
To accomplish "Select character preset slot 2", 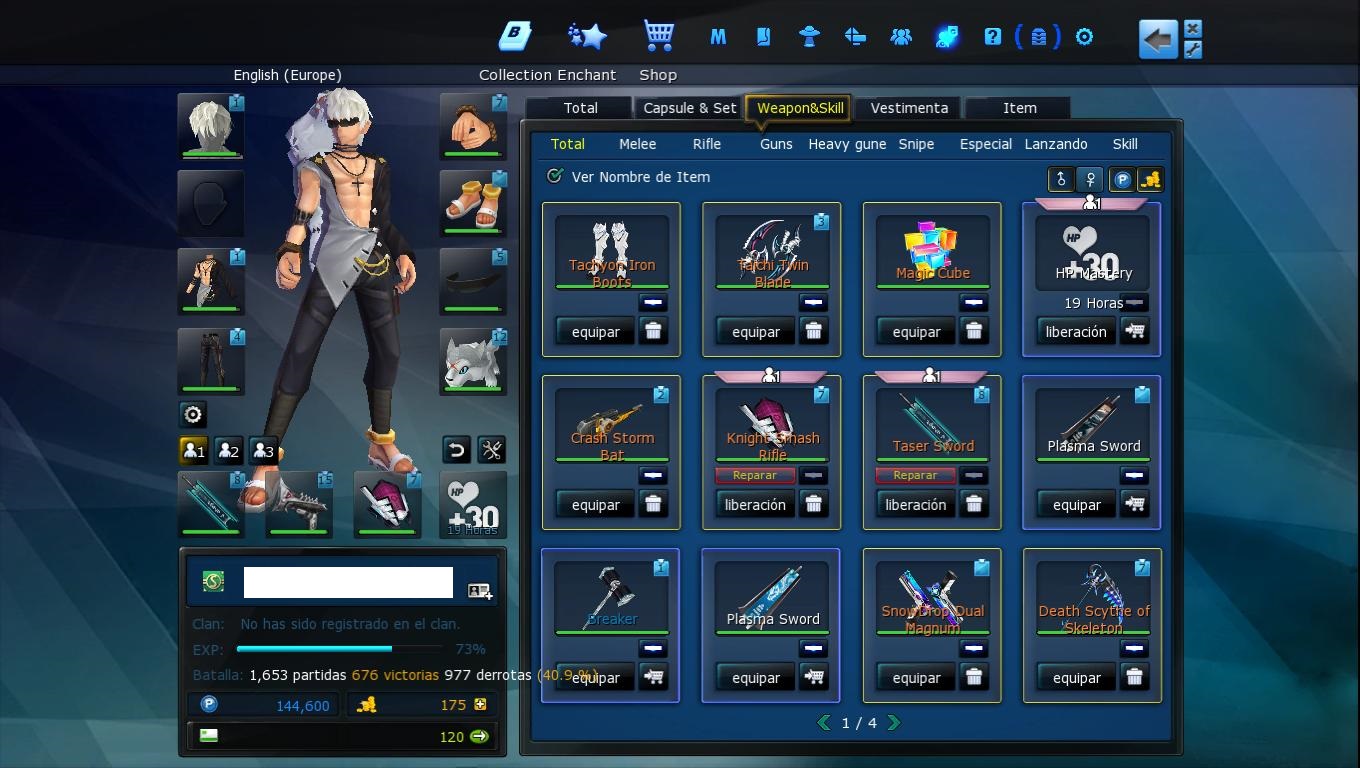I will coord(228,451).
